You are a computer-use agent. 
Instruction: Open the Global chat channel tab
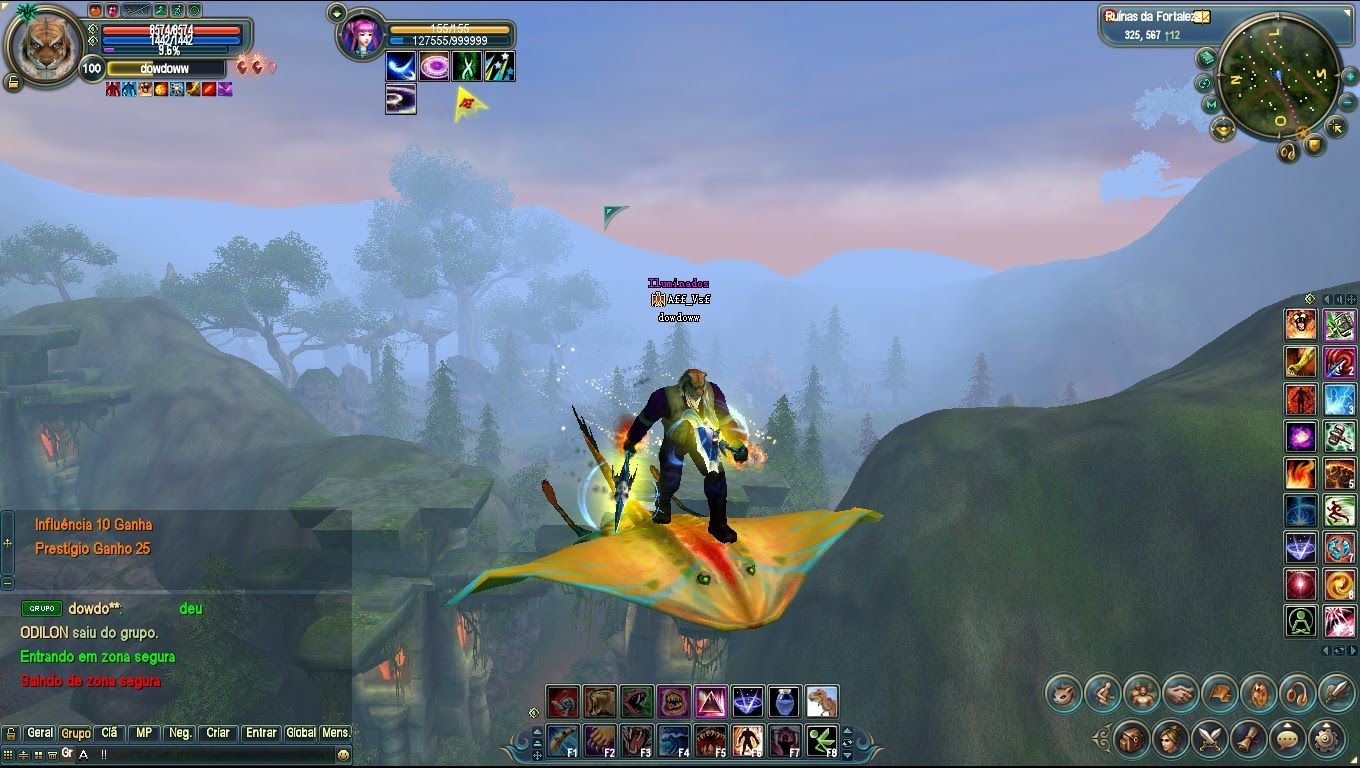coord(300,733)
